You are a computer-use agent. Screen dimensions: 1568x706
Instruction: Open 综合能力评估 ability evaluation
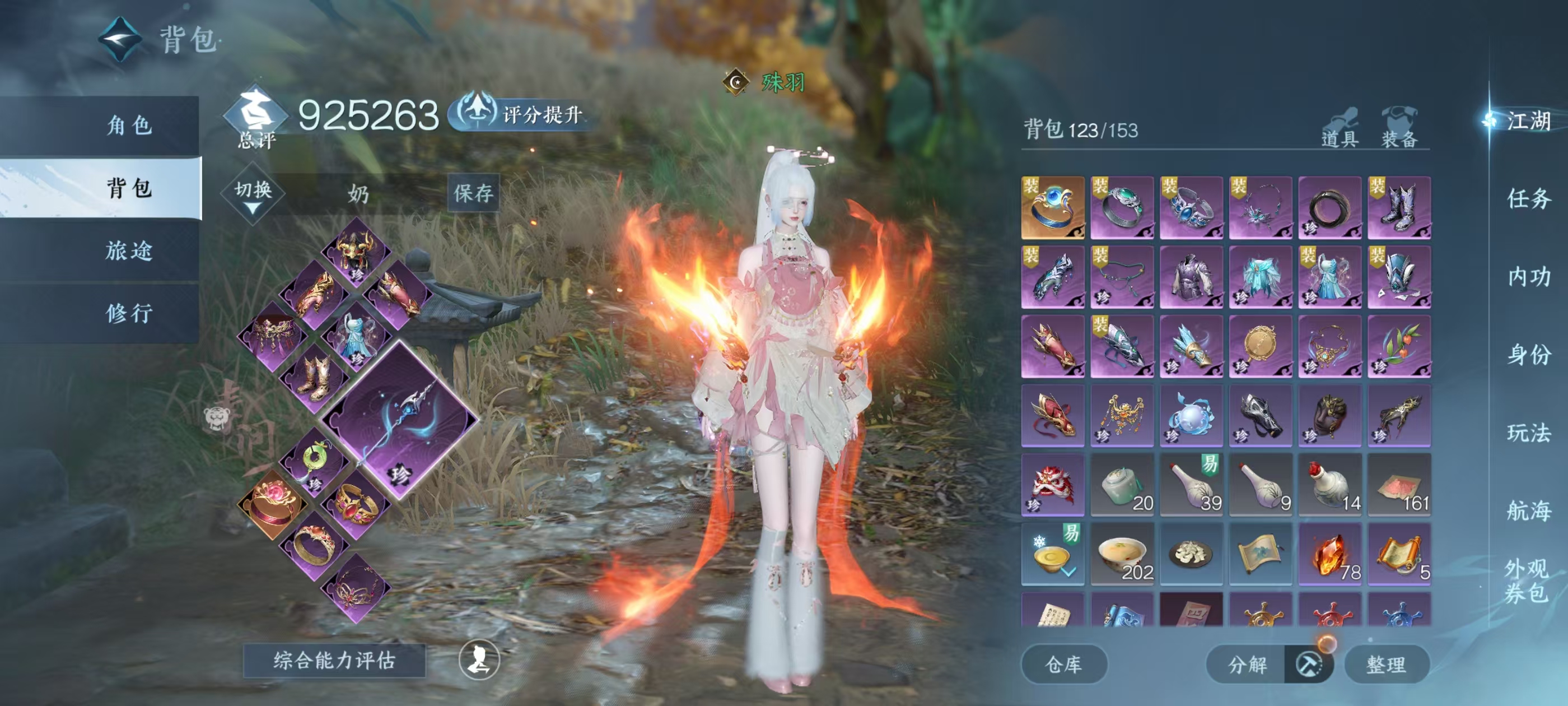[334, 660]
